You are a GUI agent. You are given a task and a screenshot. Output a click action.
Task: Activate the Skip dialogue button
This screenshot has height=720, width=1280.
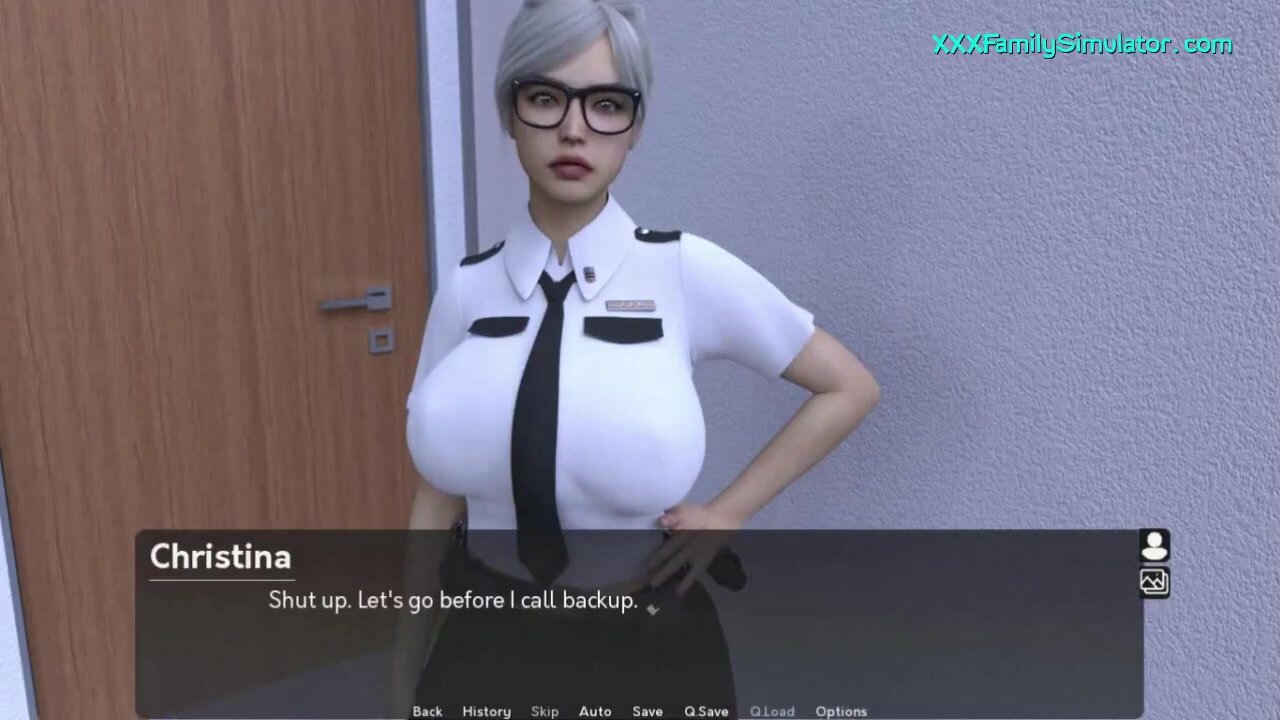point(545,711)
